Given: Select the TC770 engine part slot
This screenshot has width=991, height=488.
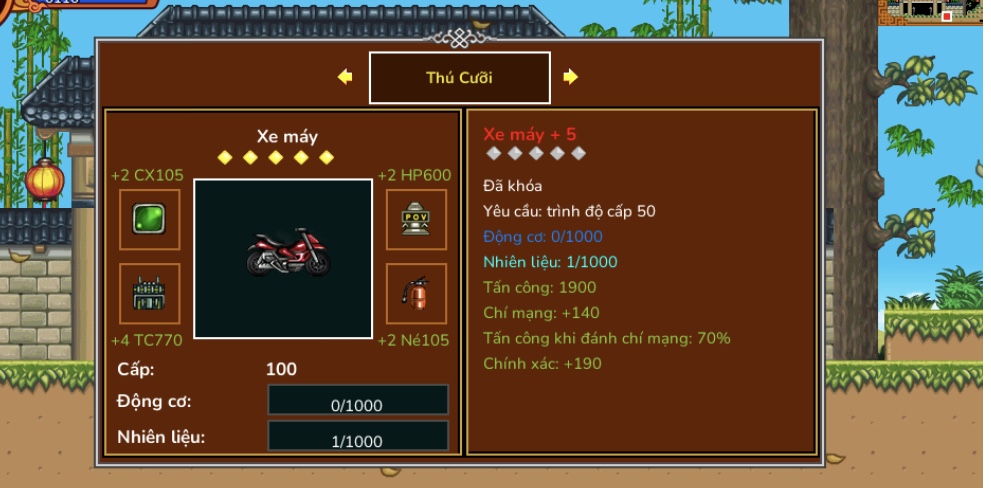Looking at the screenshot, I should [150, 294].
